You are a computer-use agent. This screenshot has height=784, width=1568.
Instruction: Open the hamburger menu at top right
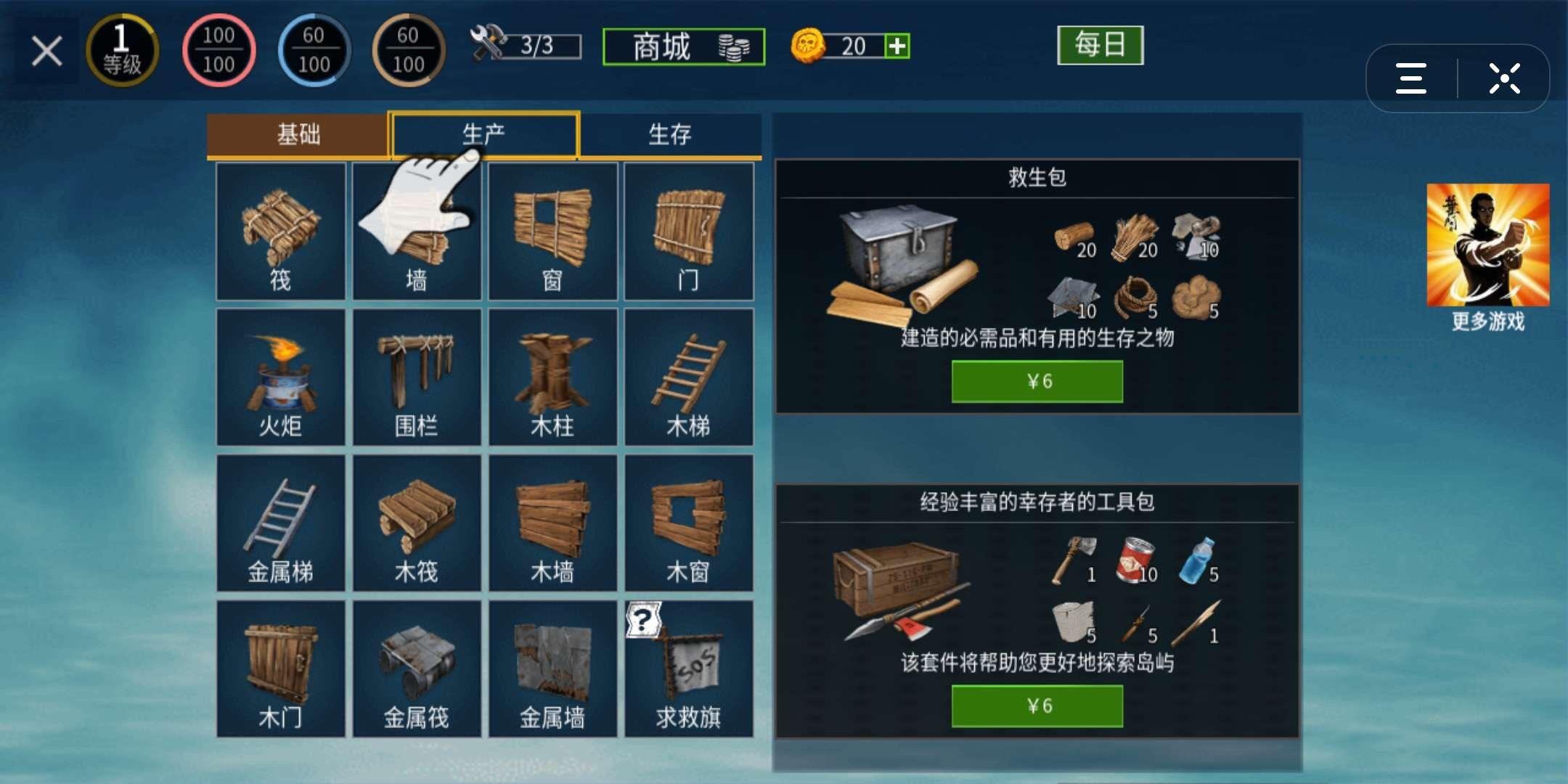click(x=1409, y=78)
